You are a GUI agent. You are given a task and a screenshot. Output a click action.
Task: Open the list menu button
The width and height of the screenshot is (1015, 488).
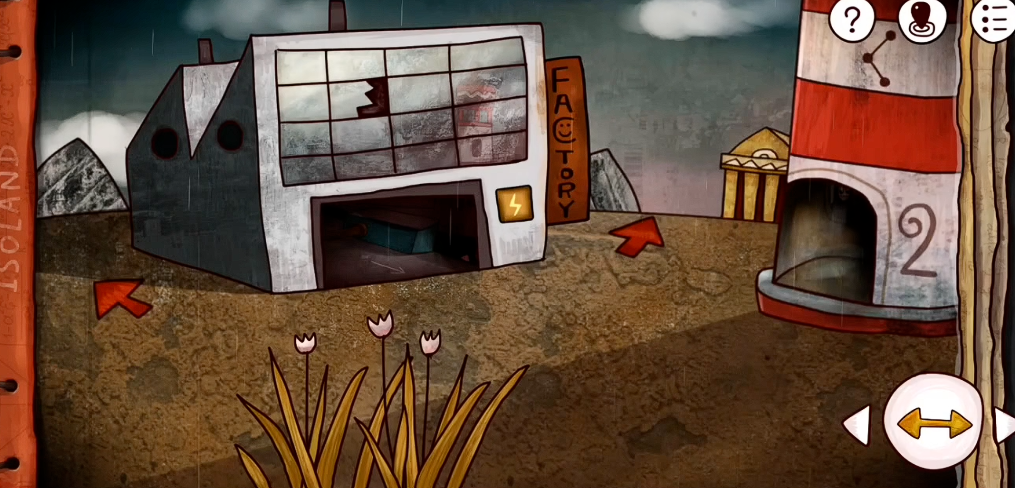point(993,18)
